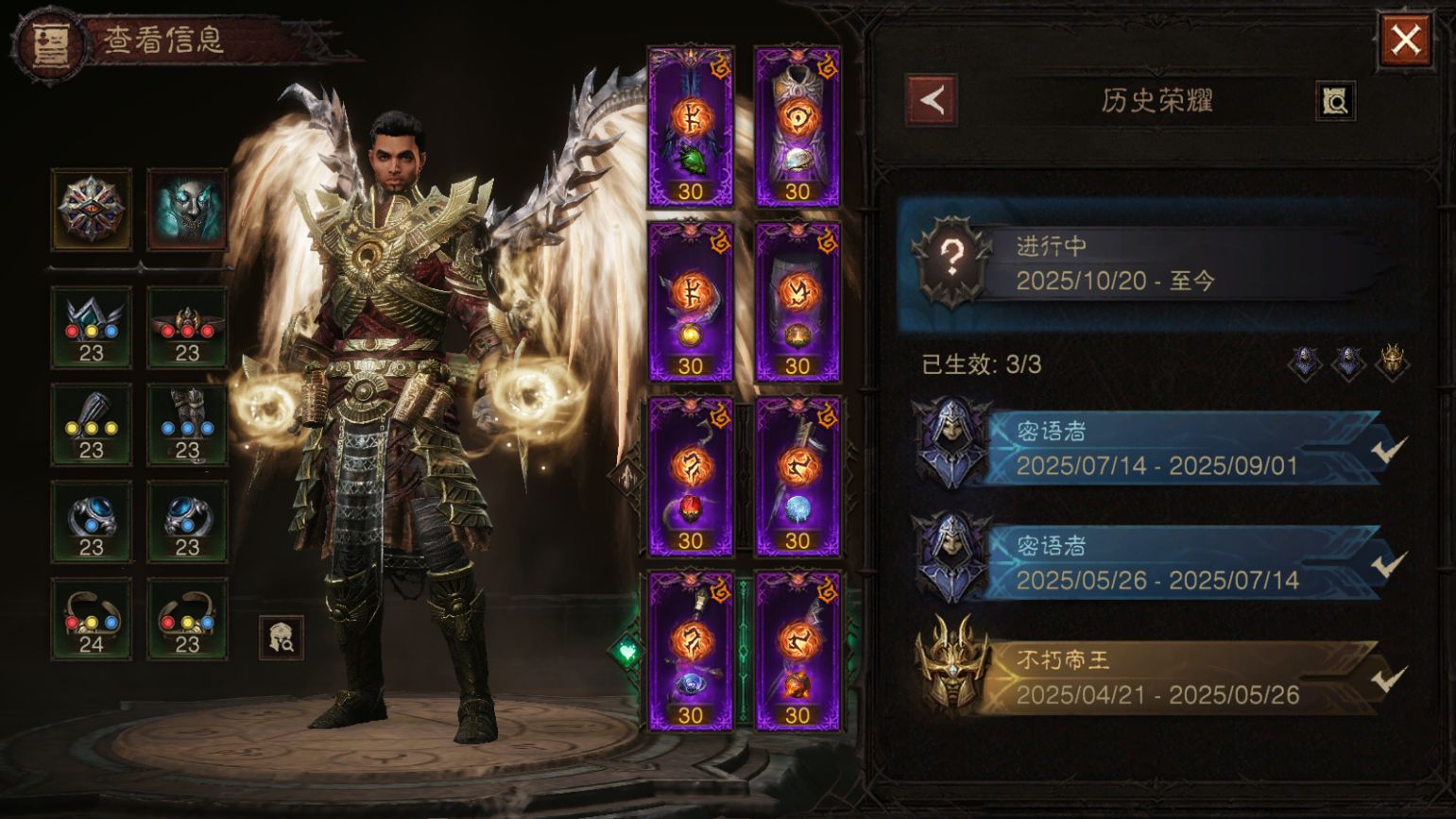Close the history honor panel
1456x819 pixels.
(x=1405, y=41)
